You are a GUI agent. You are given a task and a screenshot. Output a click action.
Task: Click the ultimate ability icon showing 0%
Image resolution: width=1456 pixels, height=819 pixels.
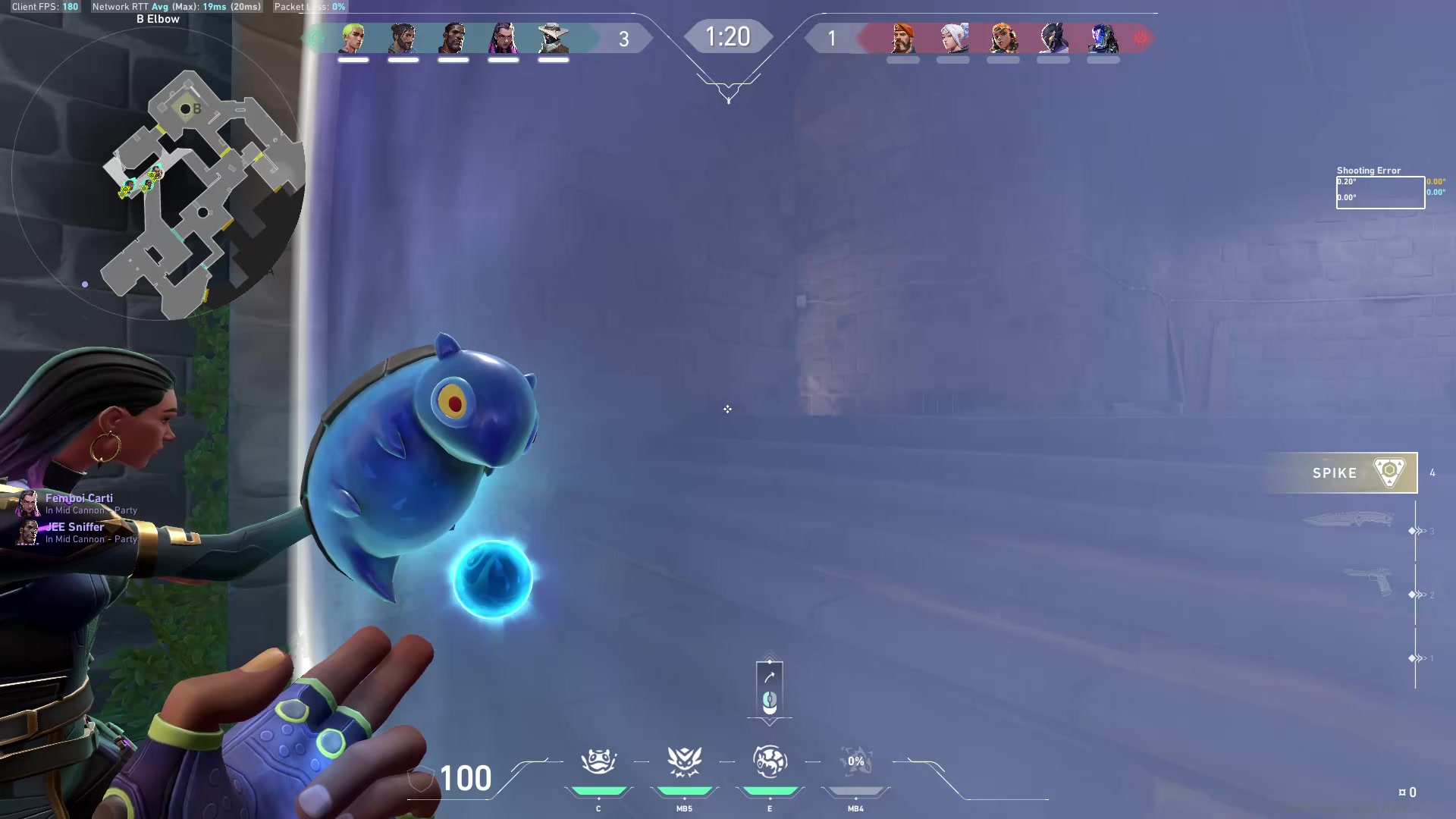point(855,761)
